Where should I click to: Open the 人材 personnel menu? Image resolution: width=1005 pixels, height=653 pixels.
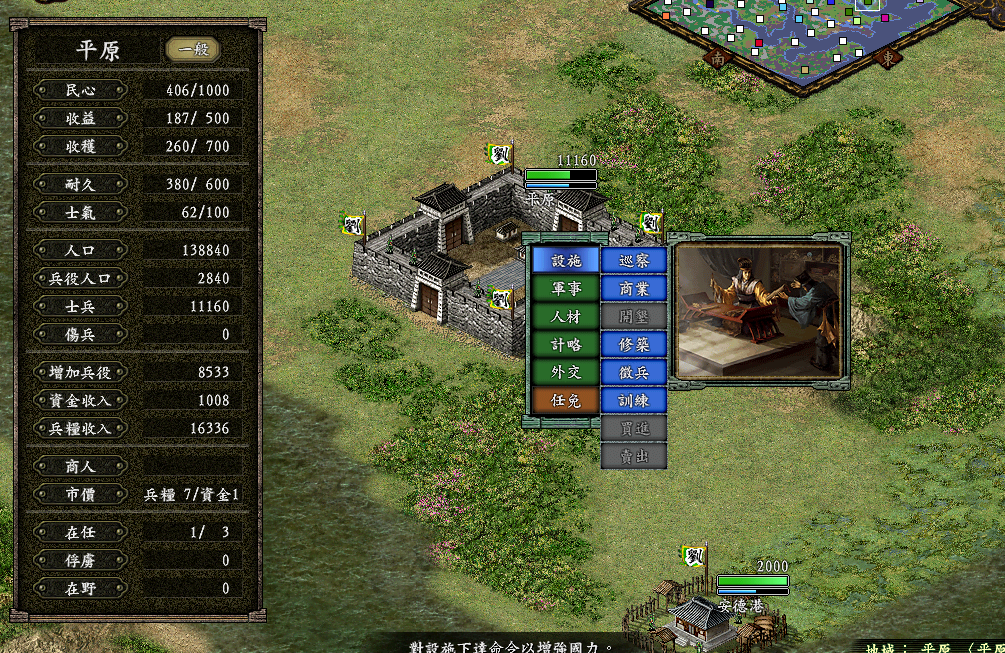tap(565, 316)
